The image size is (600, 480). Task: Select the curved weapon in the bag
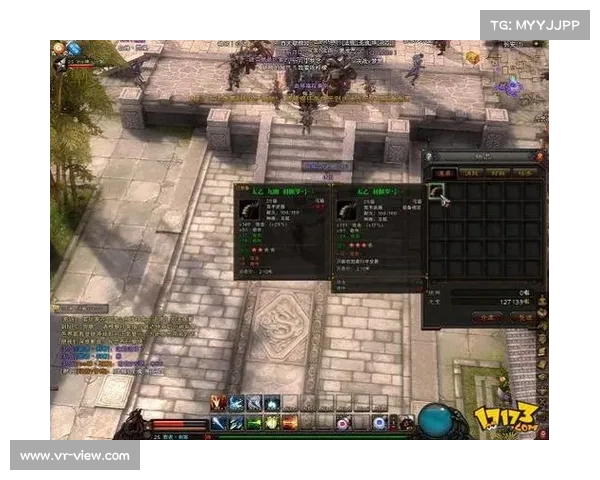click(437, 190)
